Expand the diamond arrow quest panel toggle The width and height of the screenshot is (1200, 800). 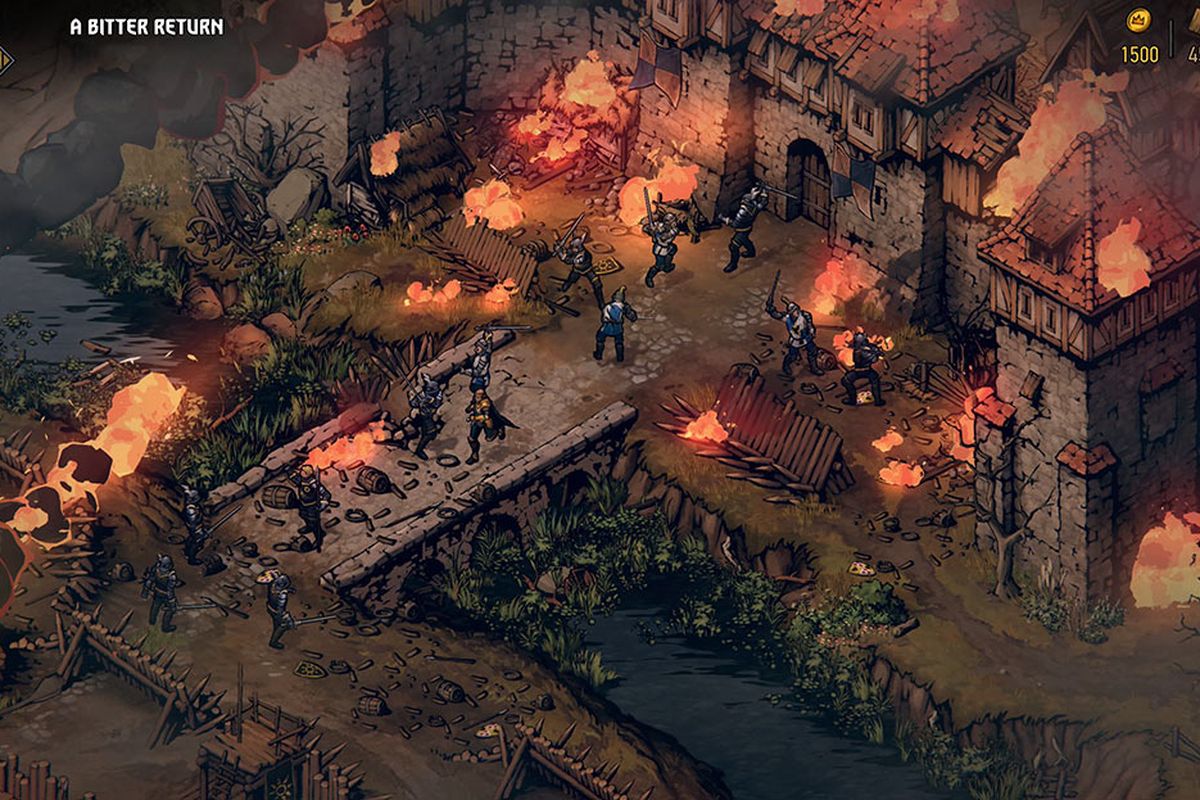click(x=6, y=60)
